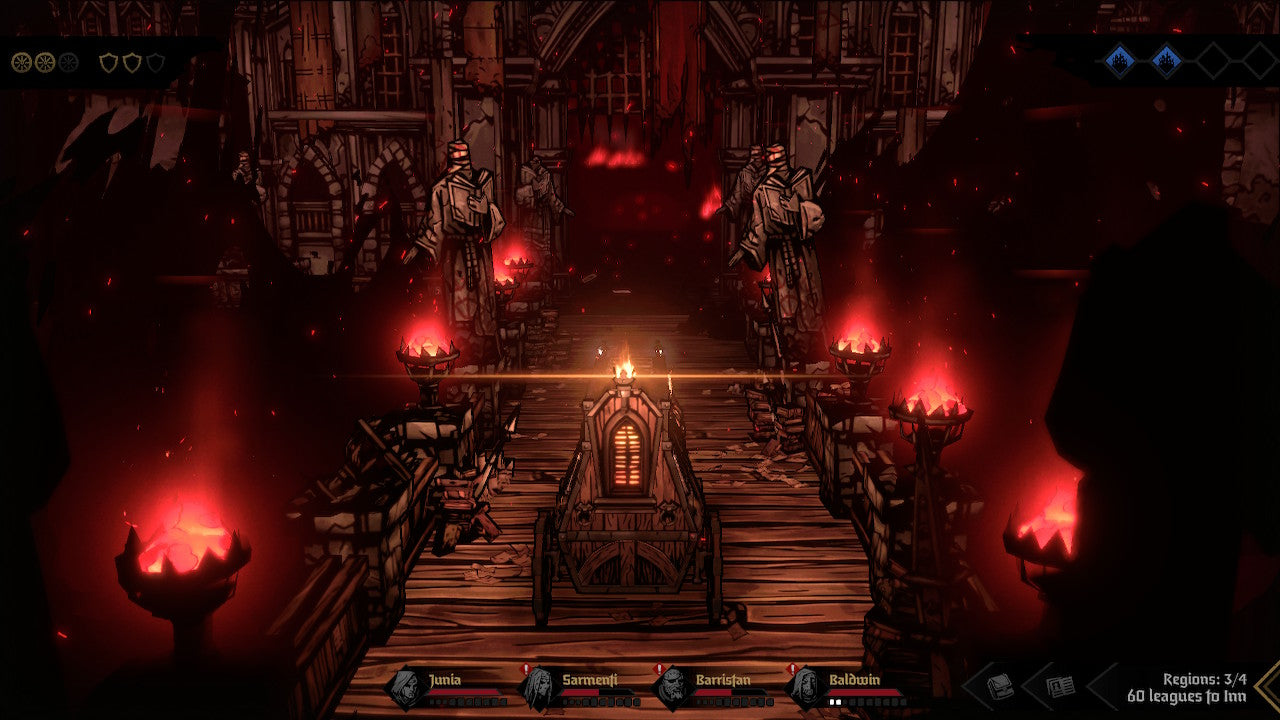
Task: Click the red marker above Sarmenti's portrait
Action: (x=527, y=667)
